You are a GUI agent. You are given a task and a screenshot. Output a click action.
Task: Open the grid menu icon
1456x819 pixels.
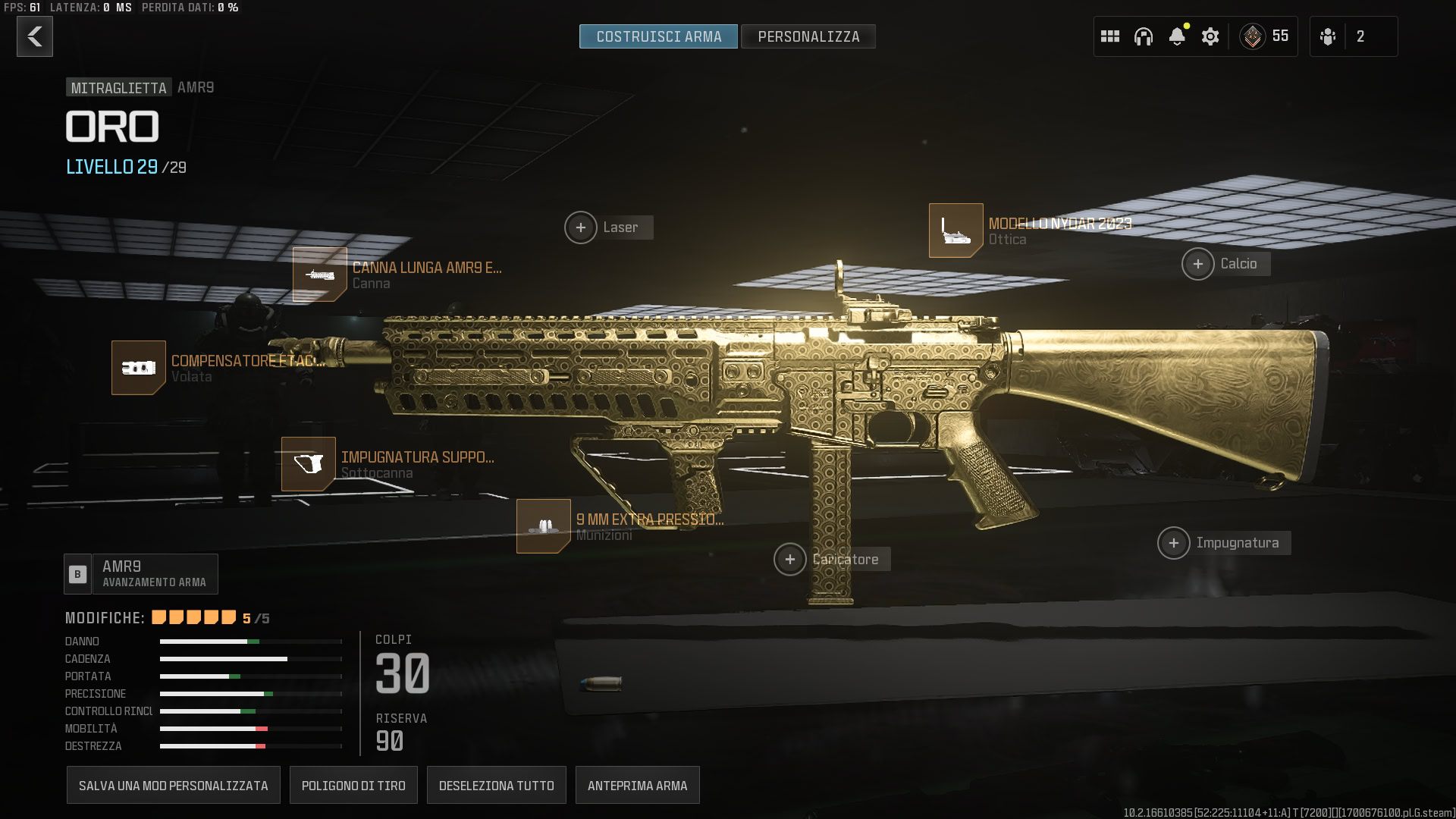click(x=1110, y=36)
